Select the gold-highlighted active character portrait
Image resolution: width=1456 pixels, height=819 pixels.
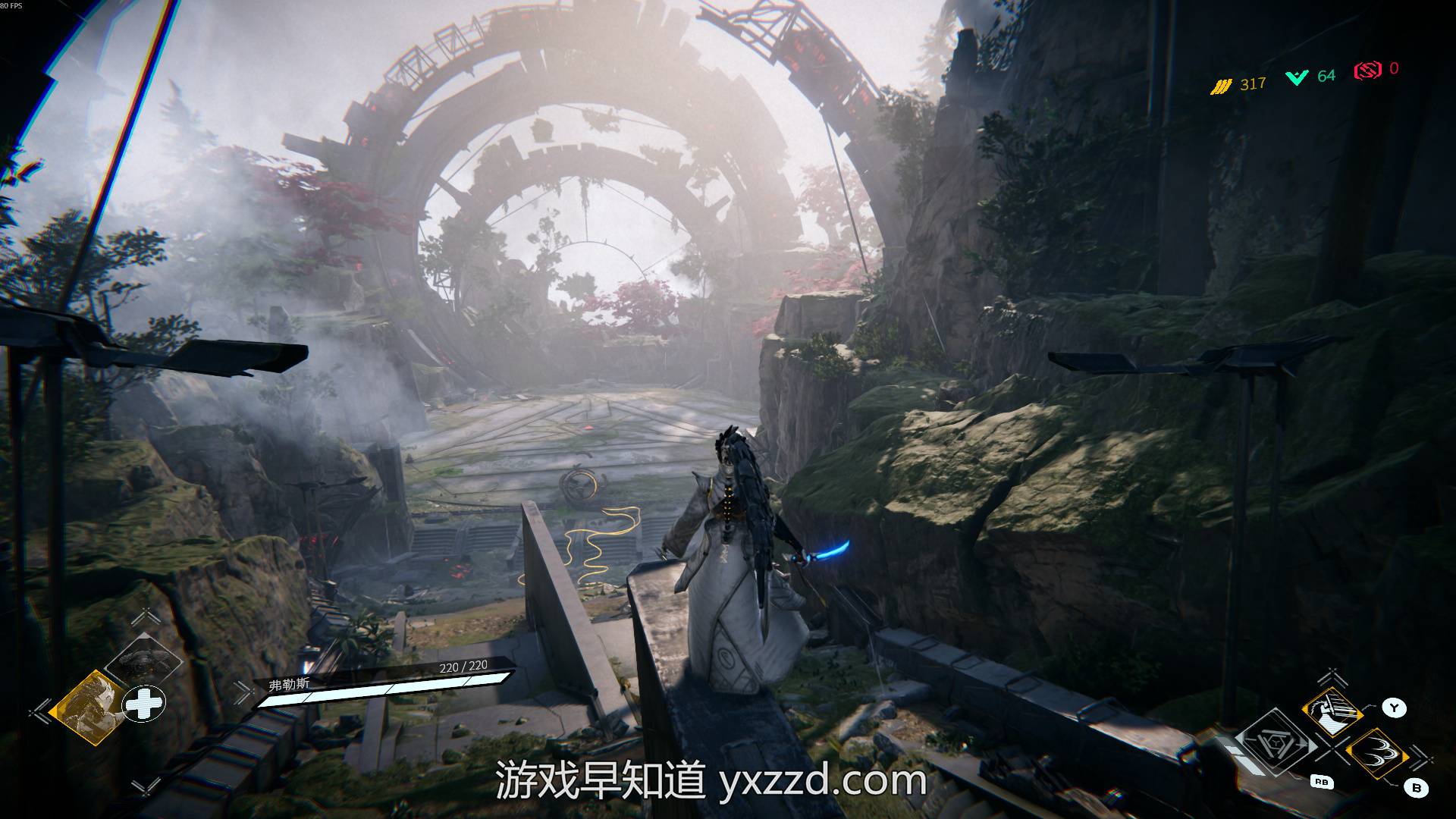tap(88, 706)
